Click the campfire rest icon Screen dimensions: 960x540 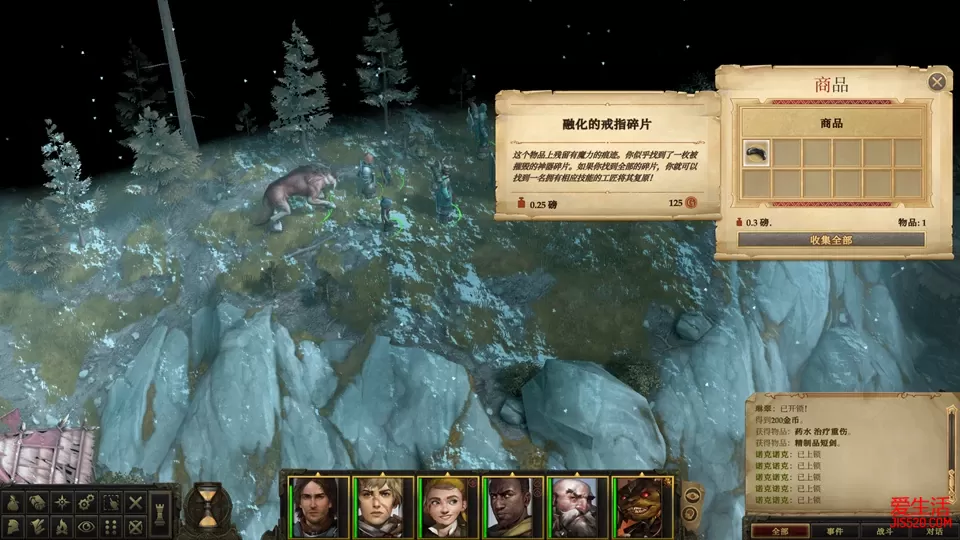tap(63, 526)
